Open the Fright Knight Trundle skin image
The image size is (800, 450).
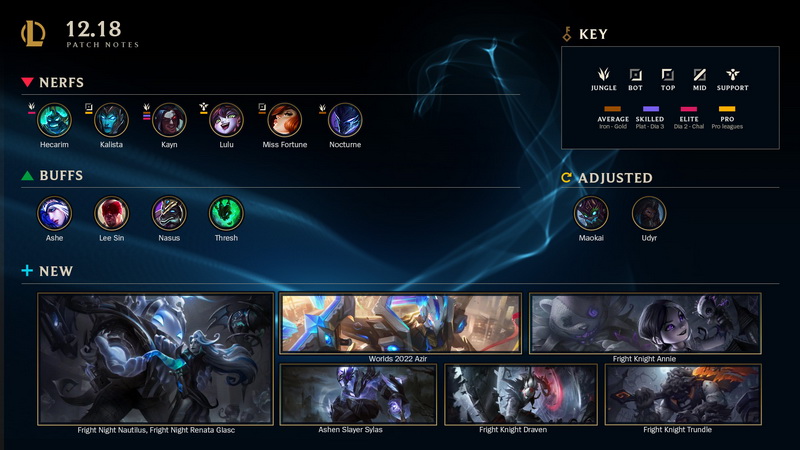[x=684, y=394]
